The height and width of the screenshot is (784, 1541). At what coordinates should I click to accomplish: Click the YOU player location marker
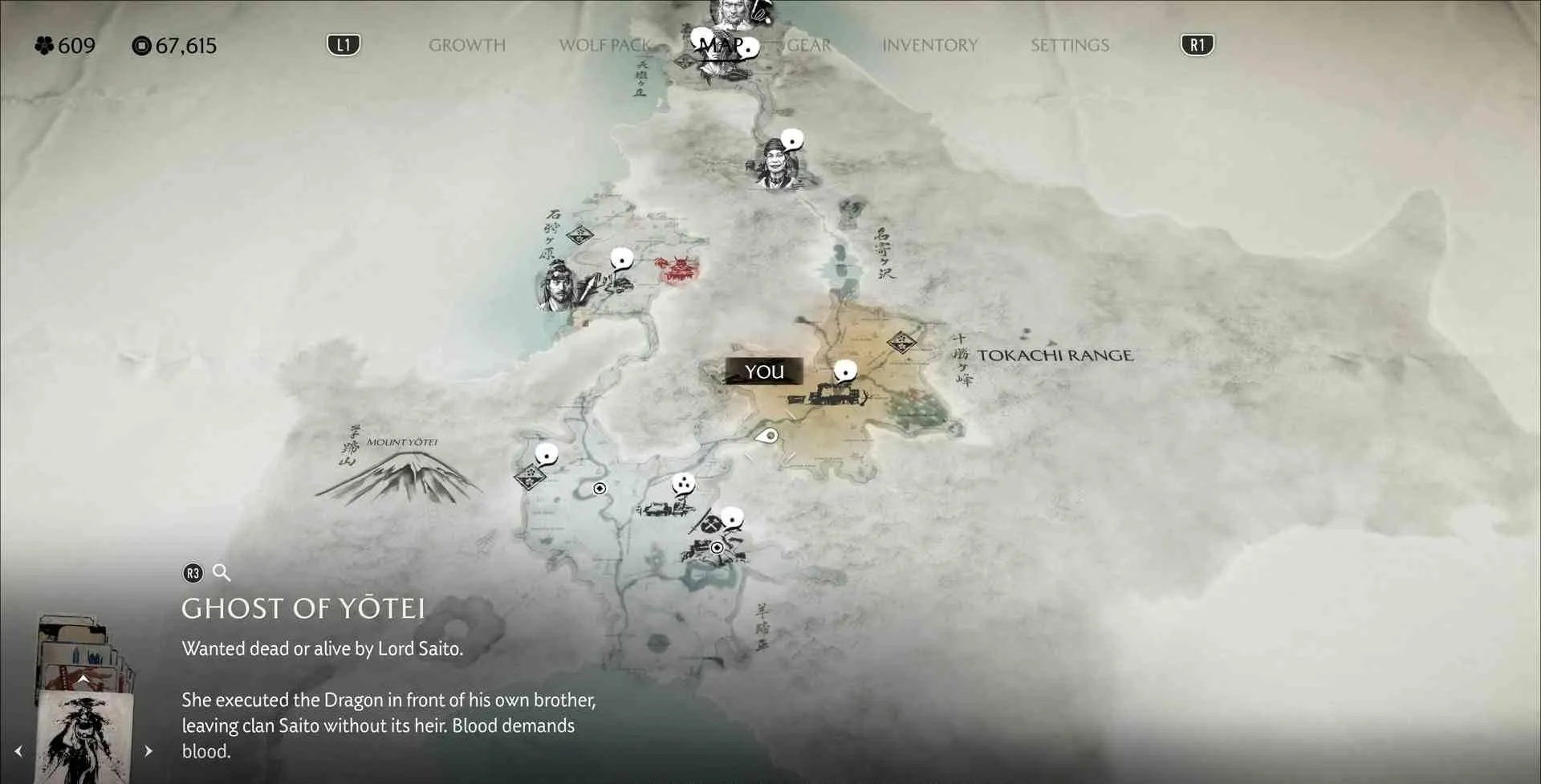coord(763,372)
